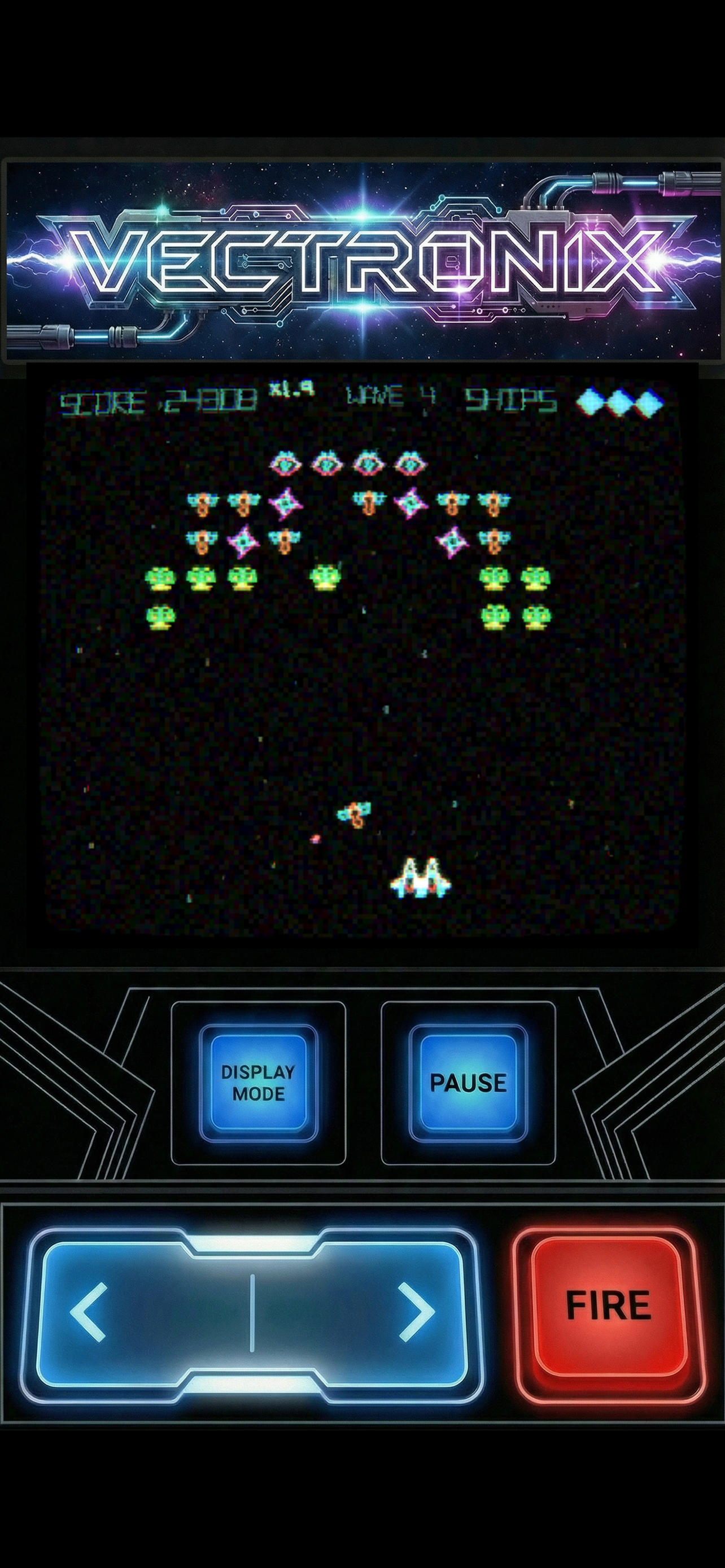The height and width of the screenshot is (1568, 725).
Task: Pause the game with the PAUSE button
Action: (x=468, y=1082)
